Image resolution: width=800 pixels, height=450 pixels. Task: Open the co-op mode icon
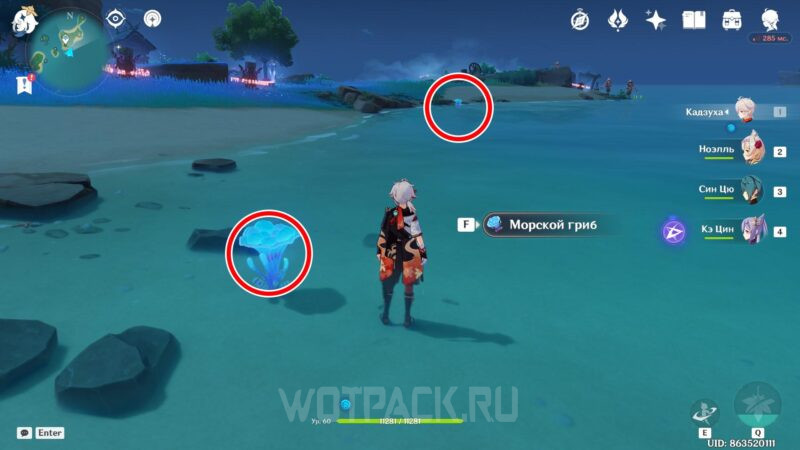pyautogui.click(x=152, y=18)
